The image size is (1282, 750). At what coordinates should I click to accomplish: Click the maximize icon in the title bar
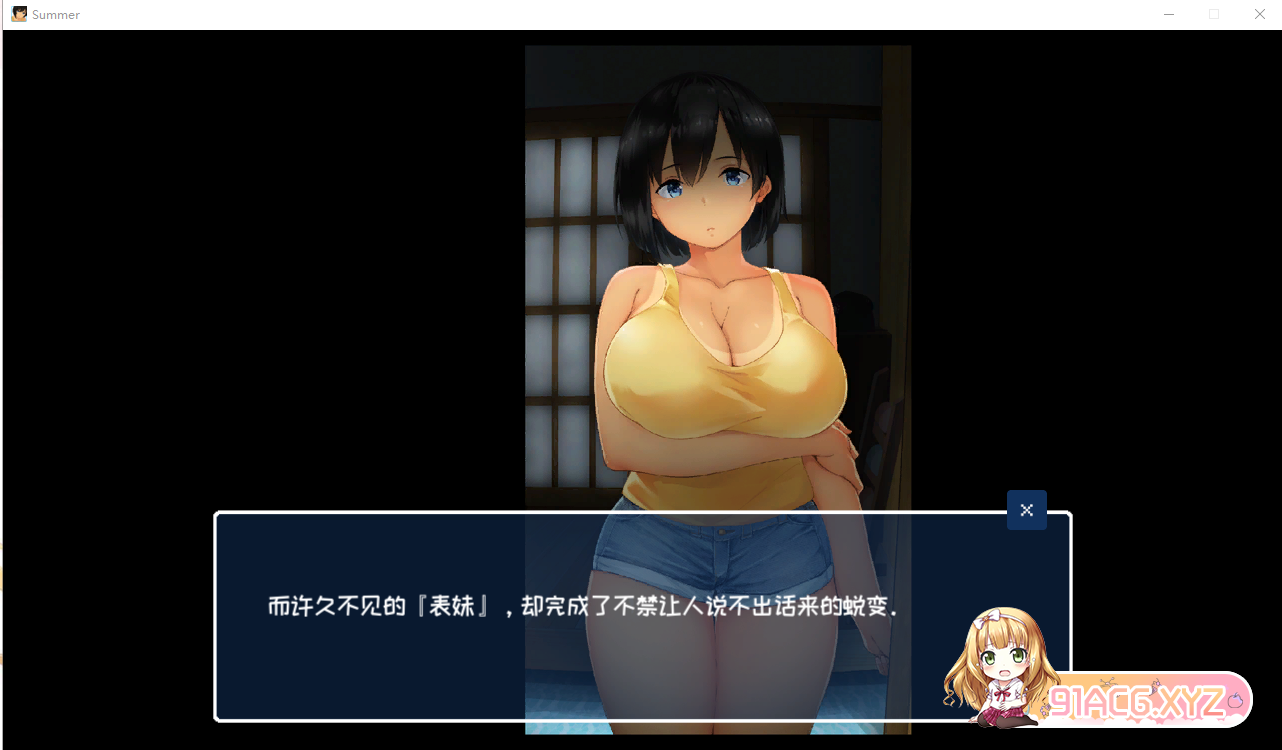(1213, 14)
